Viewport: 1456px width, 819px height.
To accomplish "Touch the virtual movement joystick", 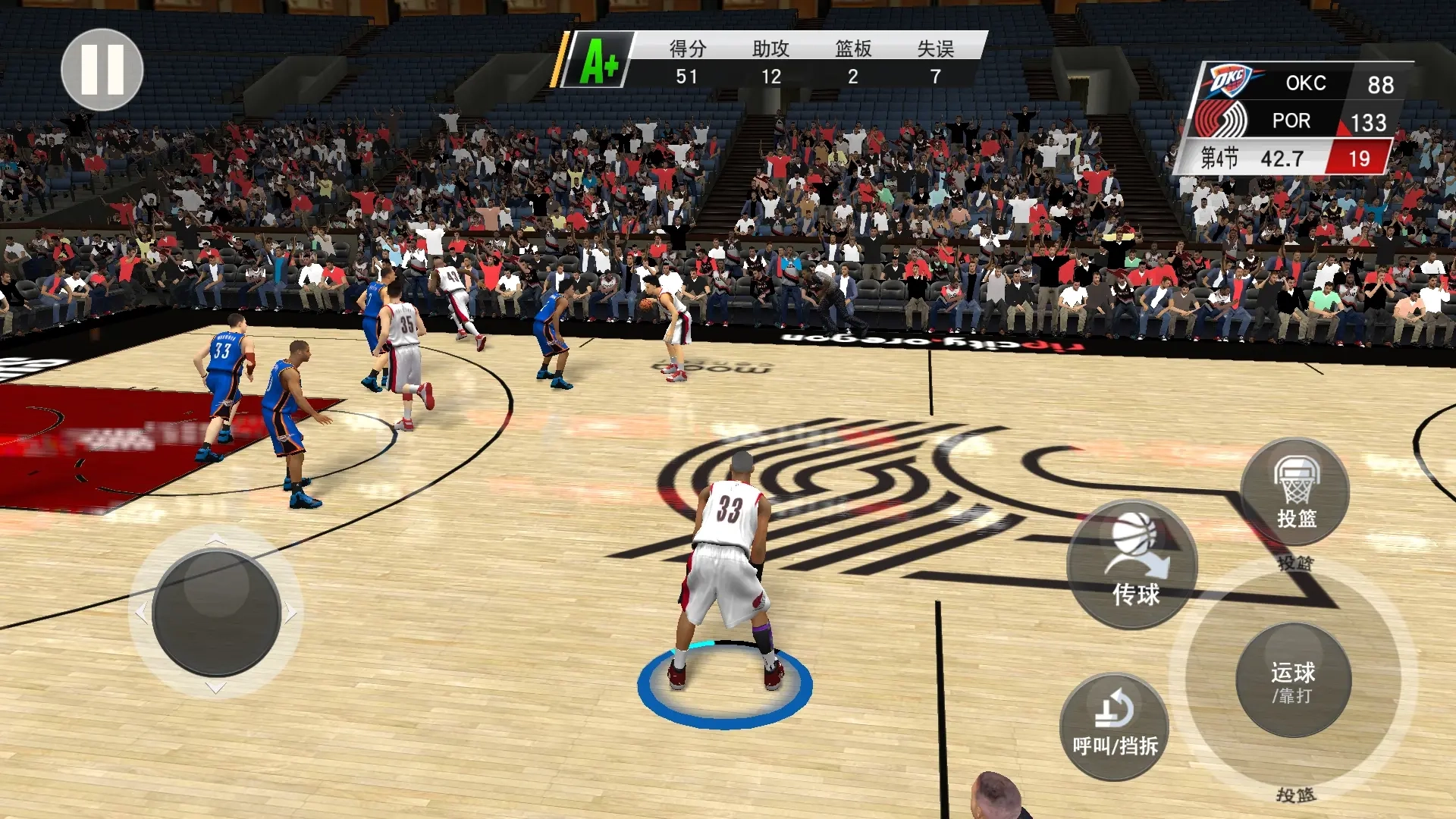I will tap(217, 613).
